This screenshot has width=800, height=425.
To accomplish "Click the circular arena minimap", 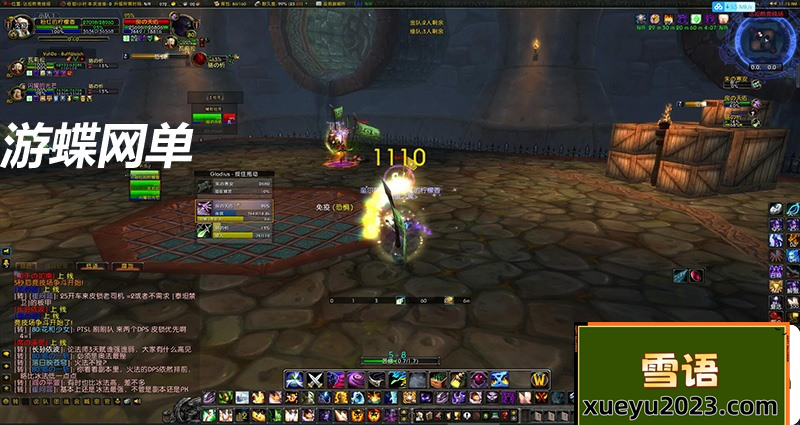I will [763, 39].
